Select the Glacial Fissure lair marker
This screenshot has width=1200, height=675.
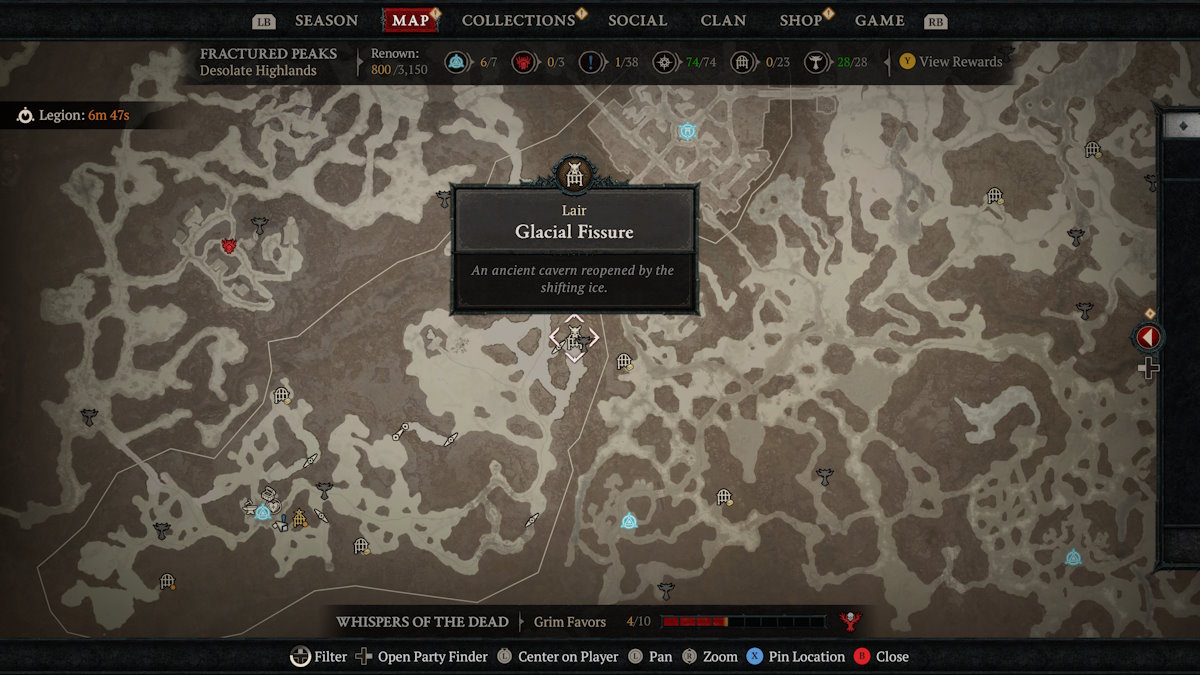[574, 338]
